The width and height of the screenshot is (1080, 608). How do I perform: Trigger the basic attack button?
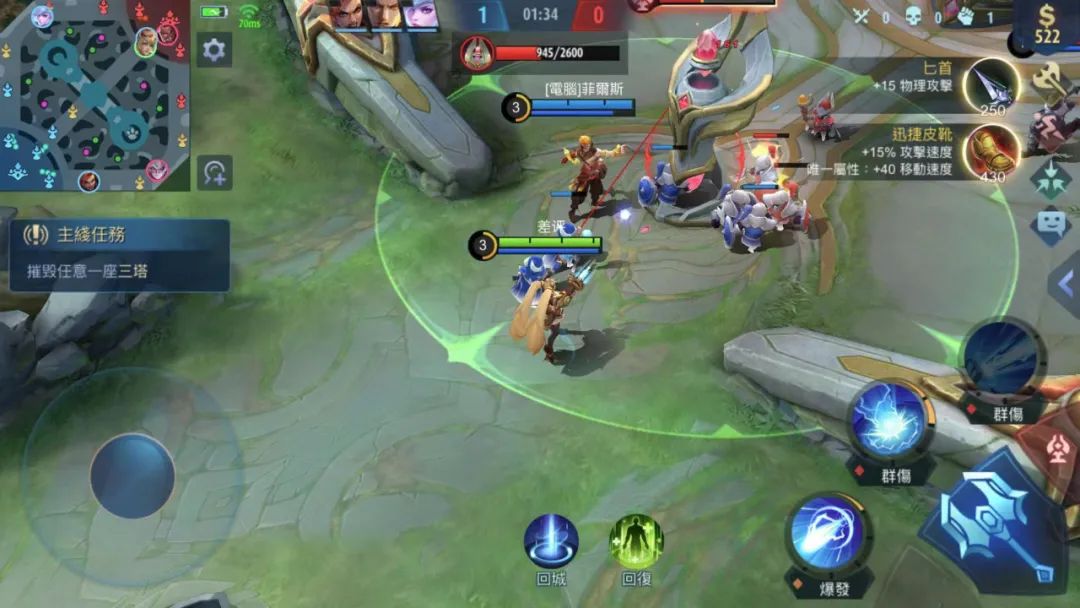[995, 519]
